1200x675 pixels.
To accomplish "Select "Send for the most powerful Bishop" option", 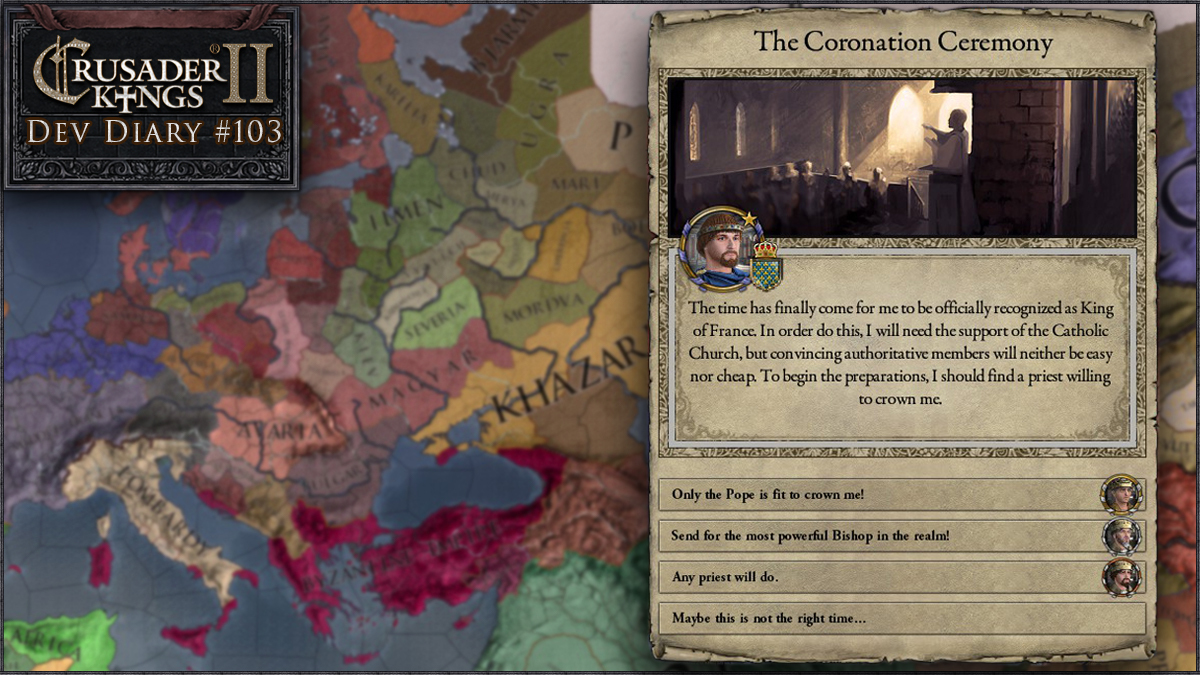I will (880, 536).
